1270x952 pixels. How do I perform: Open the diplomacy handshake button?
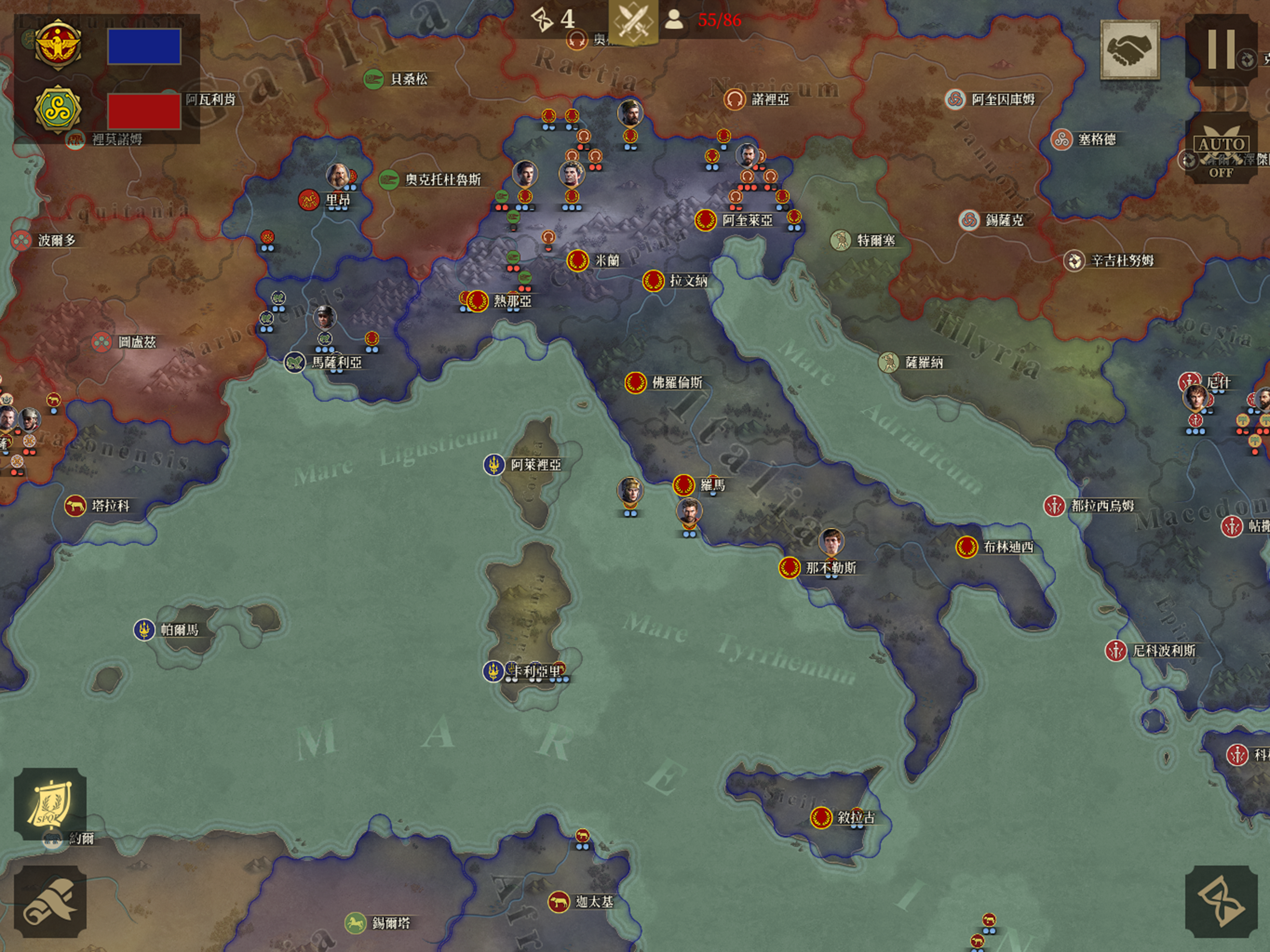tap(1129, 50)
